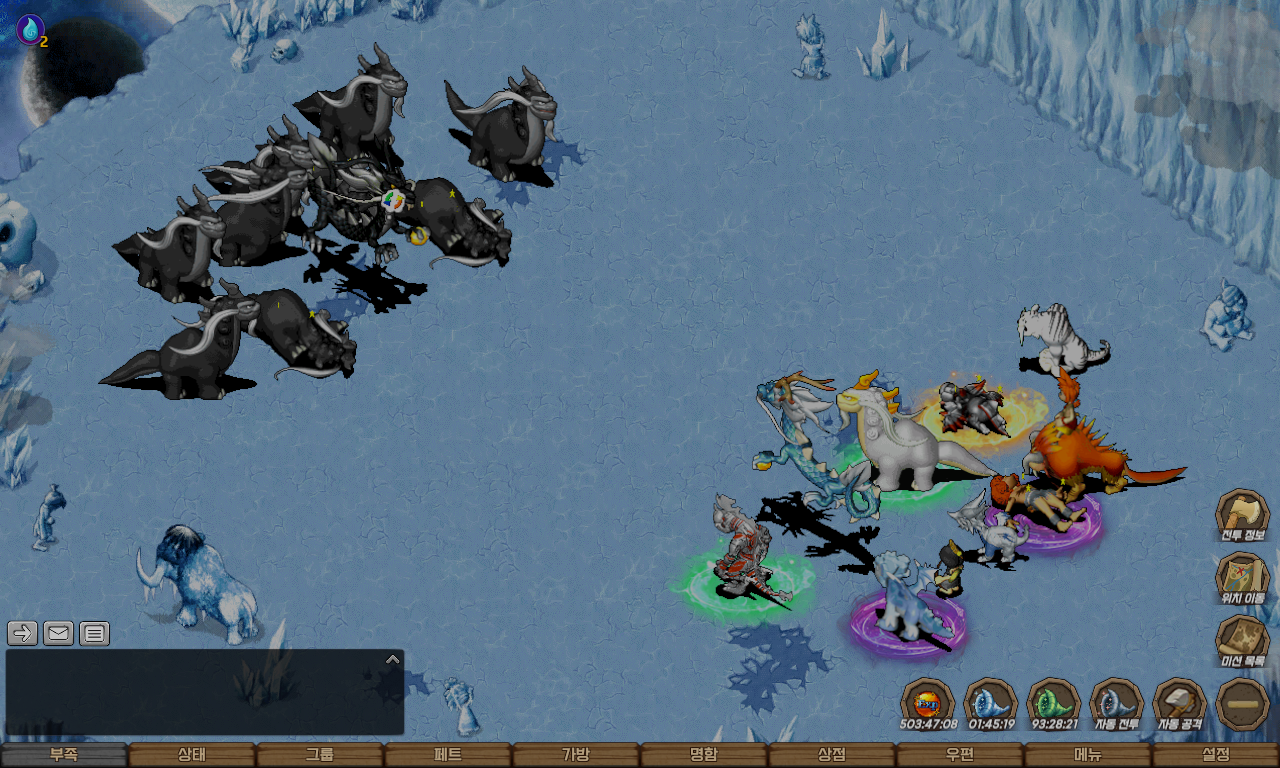The width and height of the screenshot is (1280, 768).
Task: Toggle 자동 전투 auto battle
Action: click(x=1117, y=704)
